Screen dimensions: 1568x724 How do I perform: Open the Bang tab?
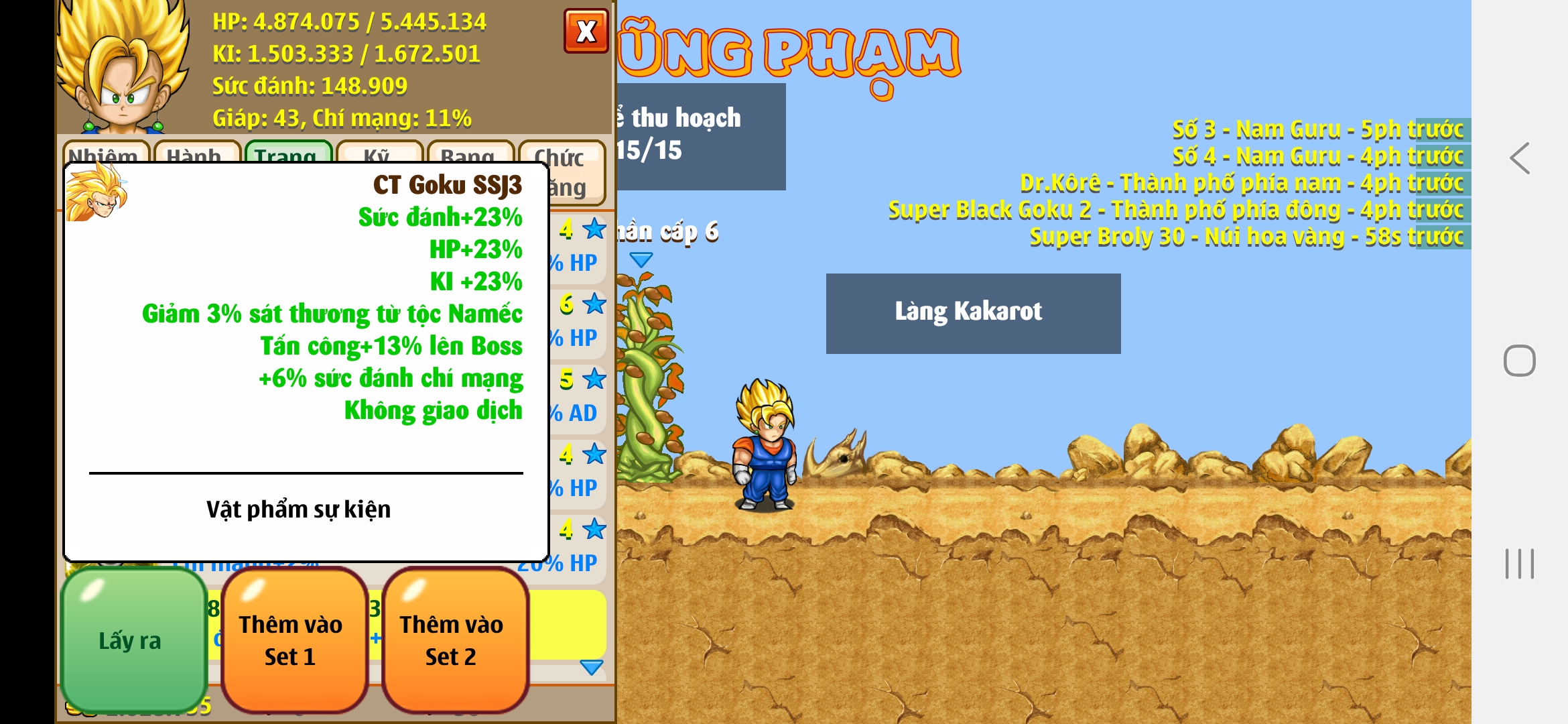tap(470, 154)
